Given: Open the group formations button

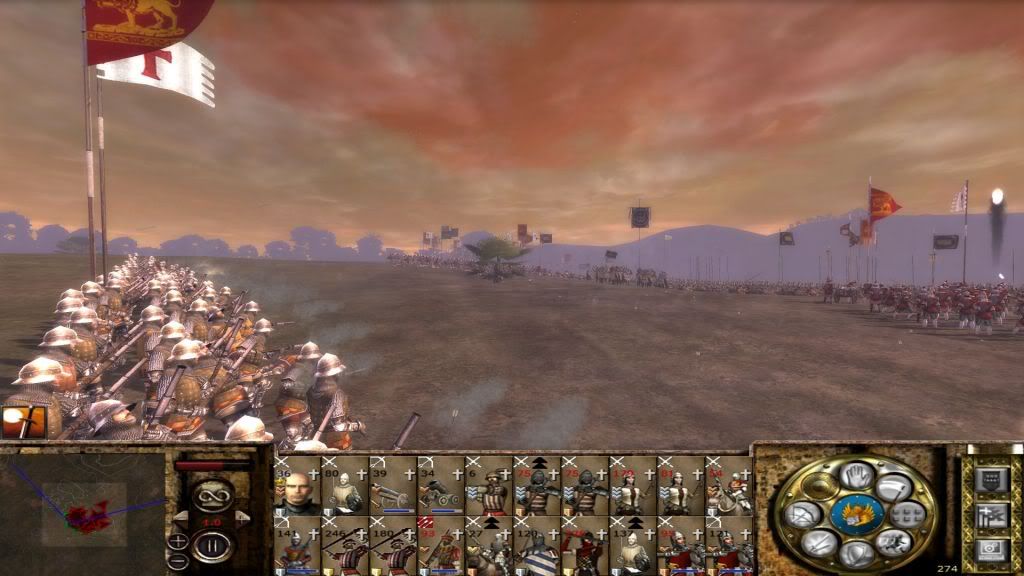Looking at the screenshot, I should (x=908, y=515).
